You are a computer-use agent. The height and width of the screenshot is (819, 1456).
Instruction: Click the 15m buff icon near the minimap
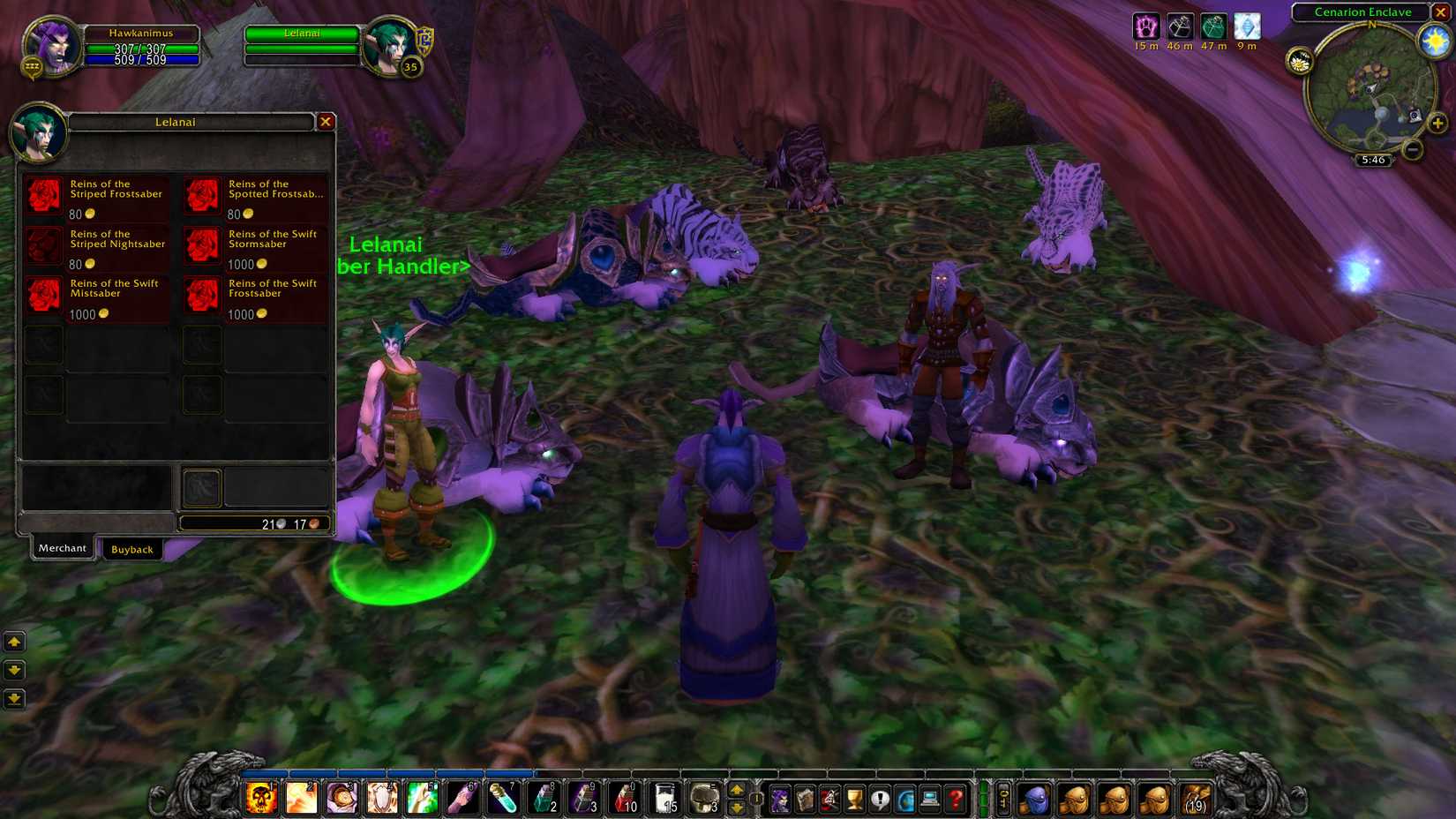1145,25
